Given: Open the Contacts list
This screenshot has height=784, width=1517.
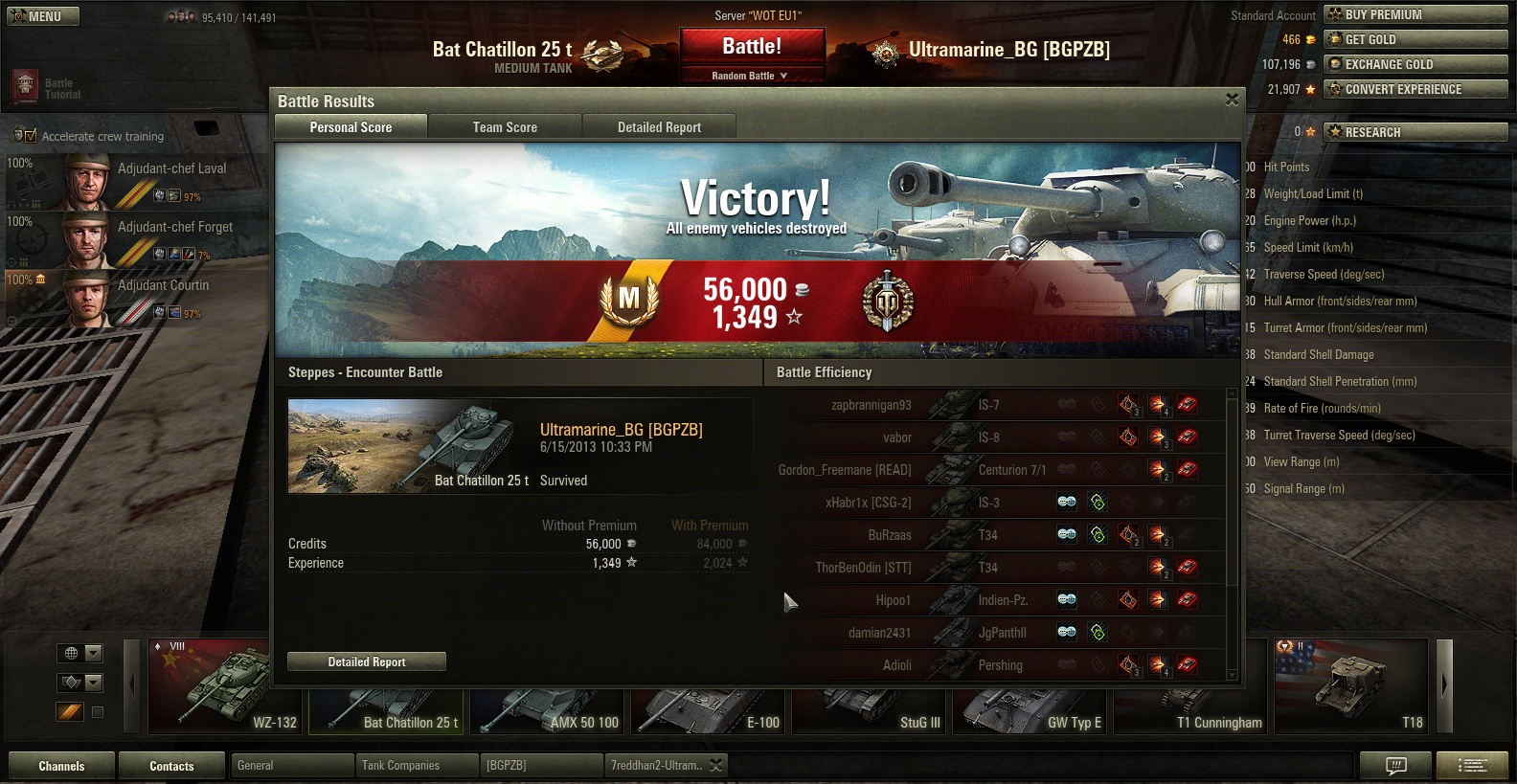Looking at the screenshot, I should click(x=171, y=766).
